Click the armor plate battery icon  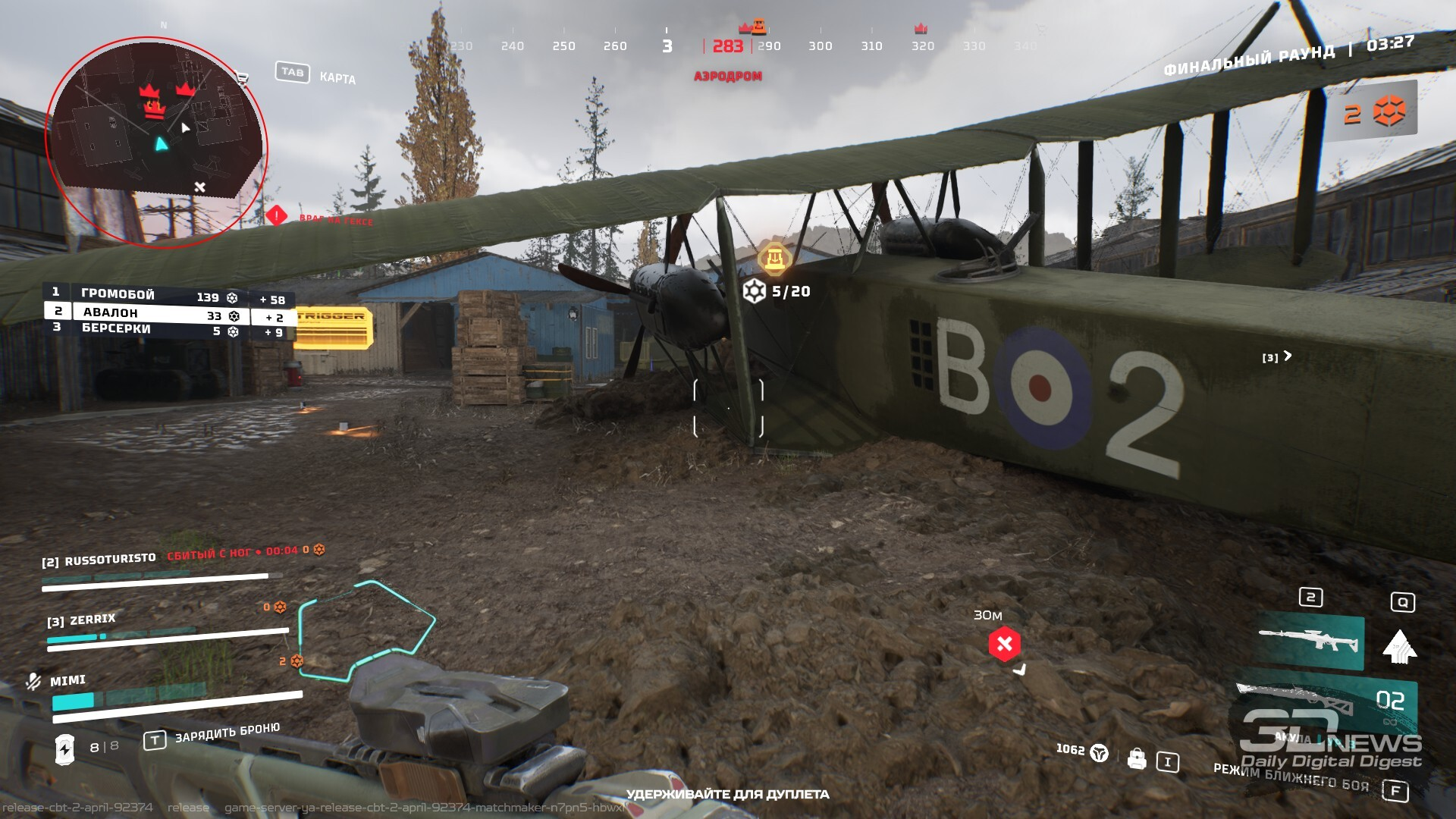pyautogui.click(x=65, y=748)
